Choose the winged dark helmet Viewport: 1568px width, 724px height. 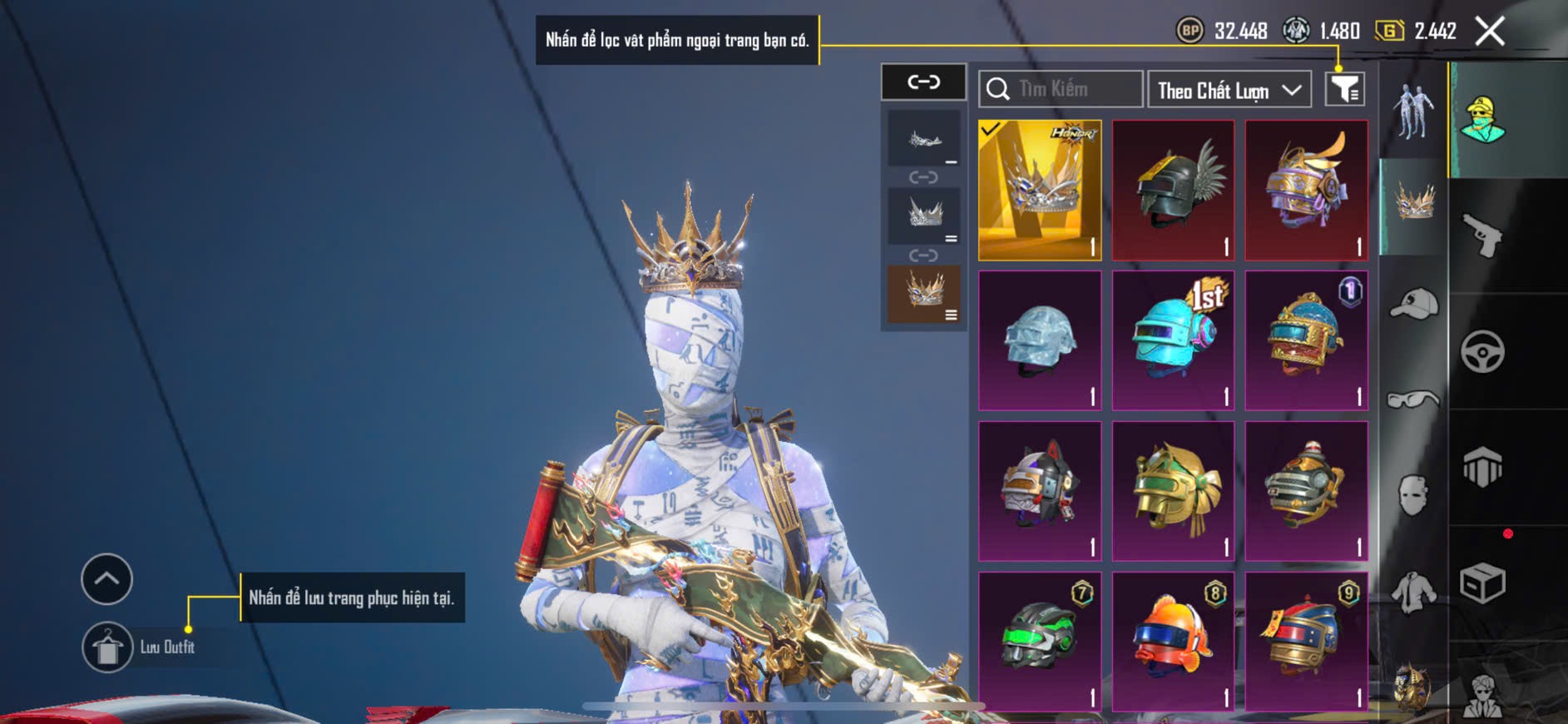(x=1173, y=190)
